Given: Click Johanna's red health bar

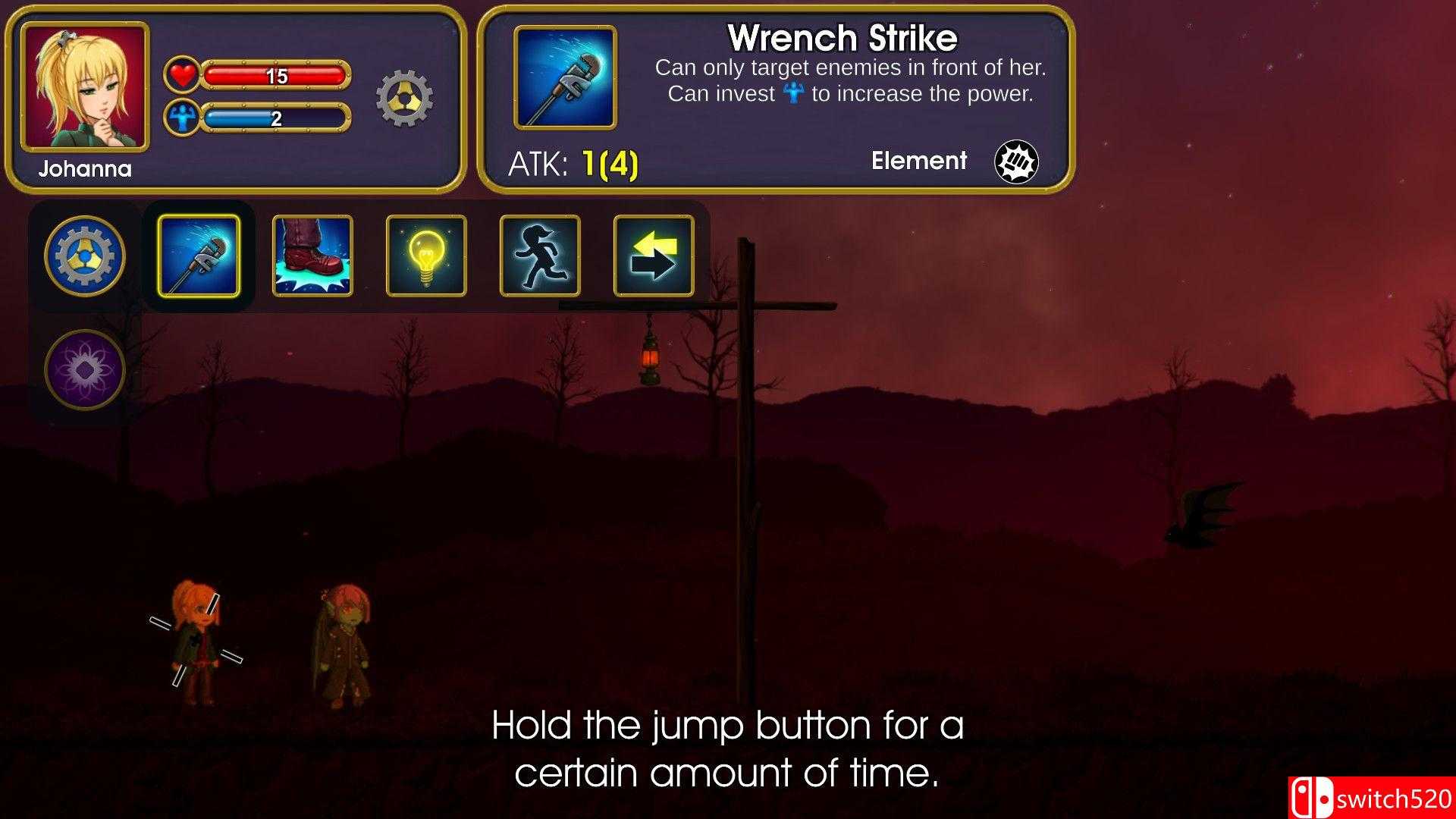Looking at the screenshot, I should 277,74.
